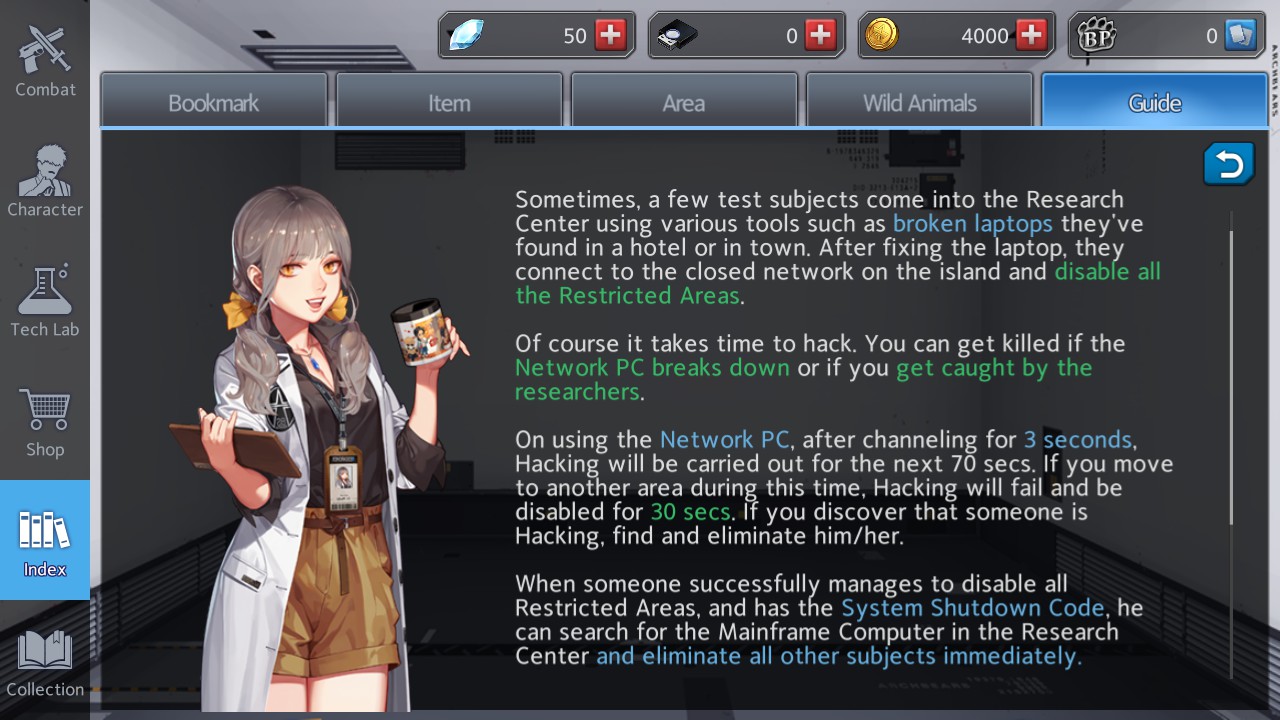Click the back arrow button
The width and height of the screenshot is (1280, 720).
pyautogui.click(x=1228, y=164)
